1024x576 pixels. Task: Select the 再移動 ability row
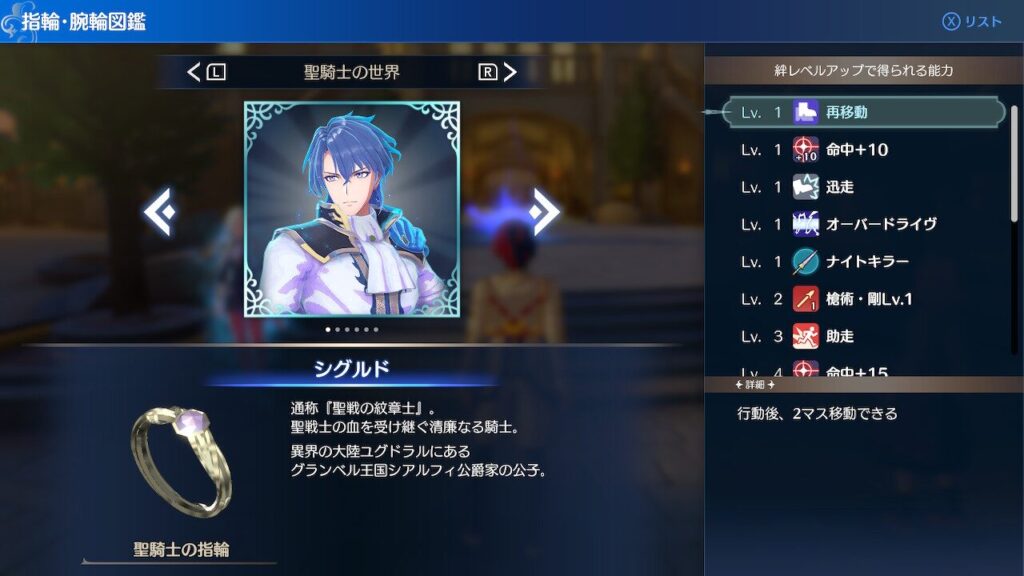[x=860, y=112]
